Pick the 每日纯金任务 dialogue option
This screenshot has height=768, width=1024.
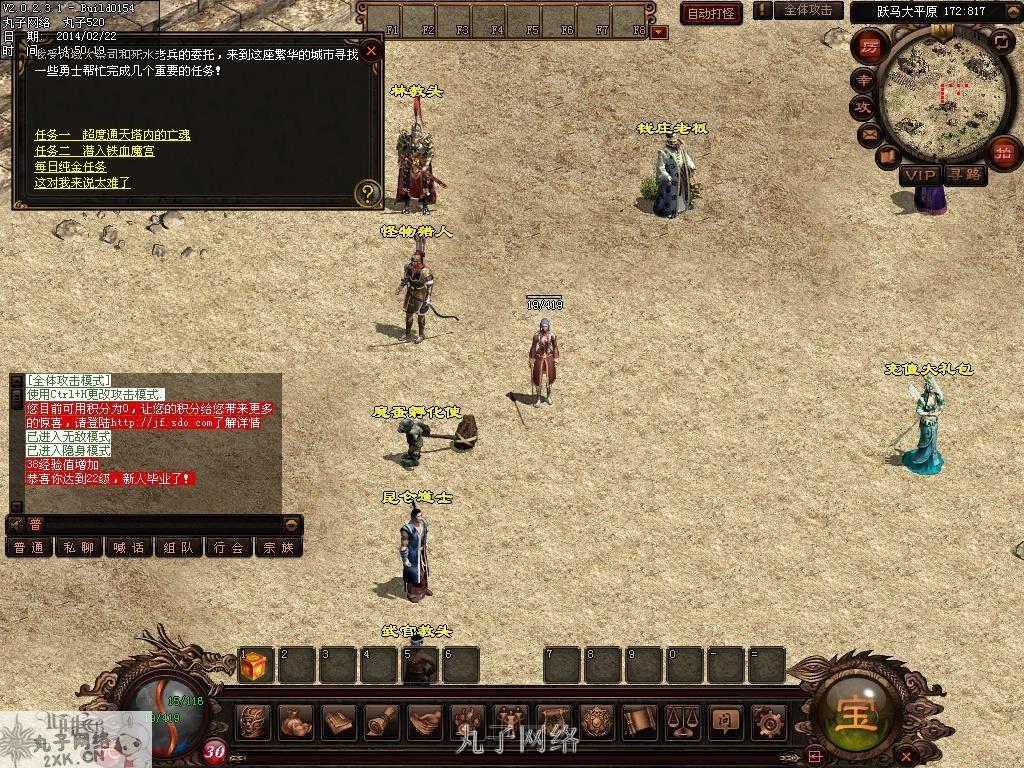pyautogui.click(x=70, y=167)
